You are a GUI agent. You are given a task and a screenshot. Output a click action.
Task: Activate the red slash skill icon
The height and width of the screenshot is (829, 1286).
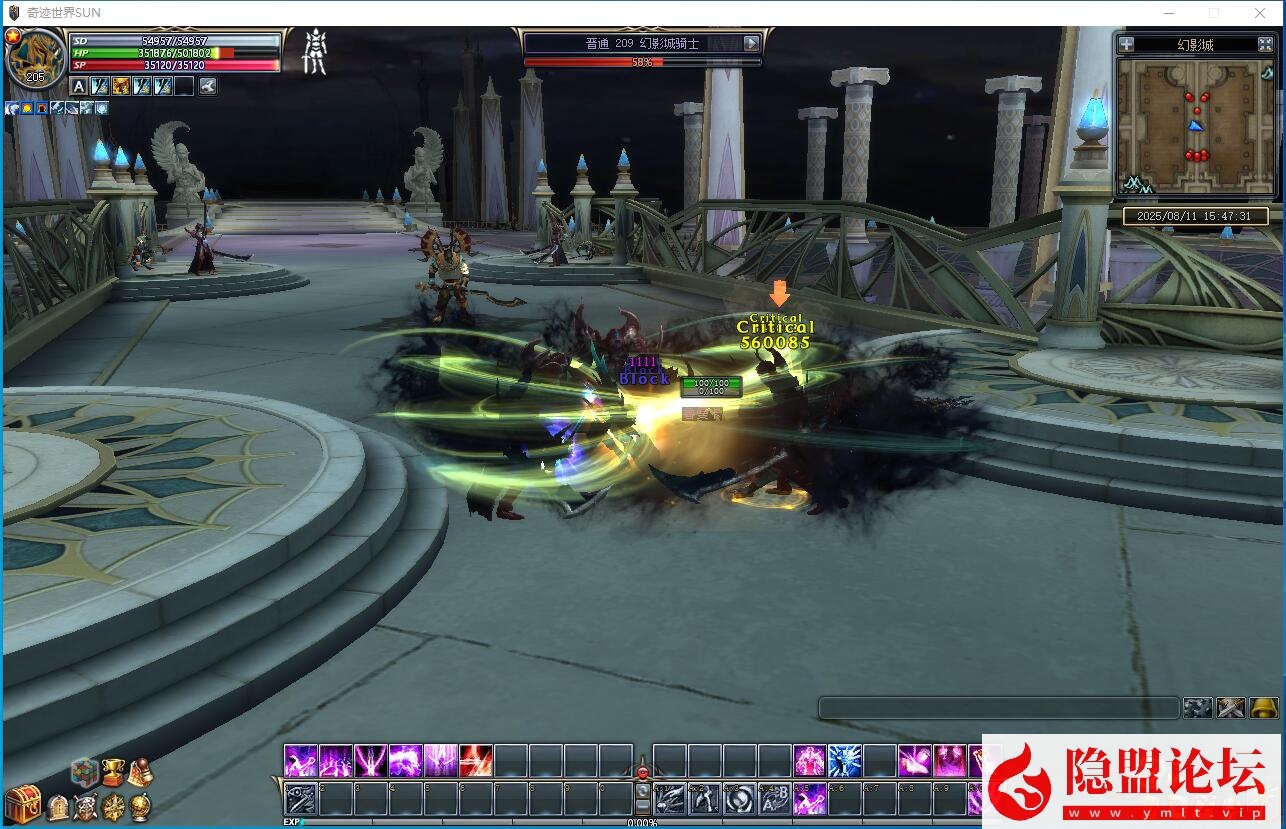point(475,761)
